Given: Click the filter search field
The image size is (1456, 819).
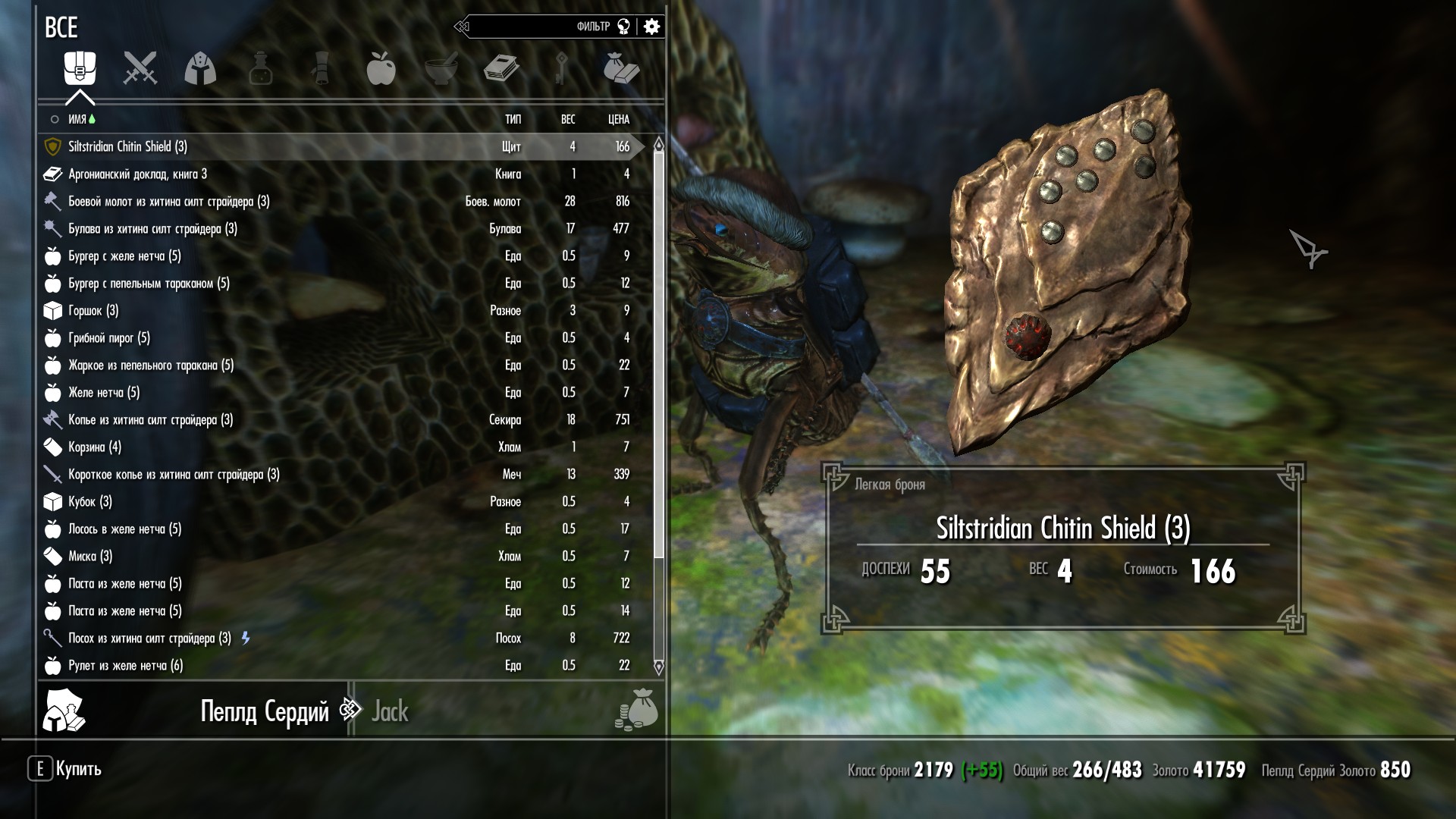Looking at the screenshot, I should coord(531,27).
